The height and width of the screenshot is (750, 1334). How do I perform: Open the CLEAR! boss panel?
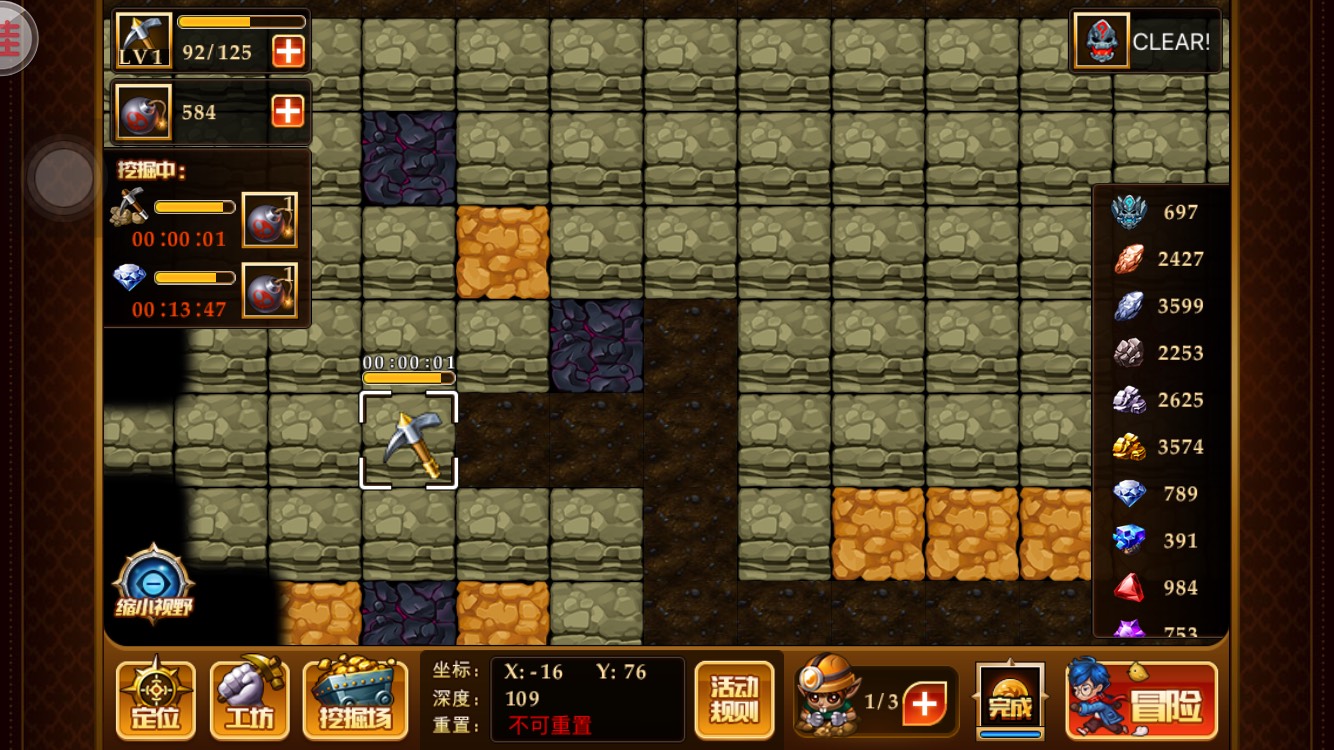1146,41
